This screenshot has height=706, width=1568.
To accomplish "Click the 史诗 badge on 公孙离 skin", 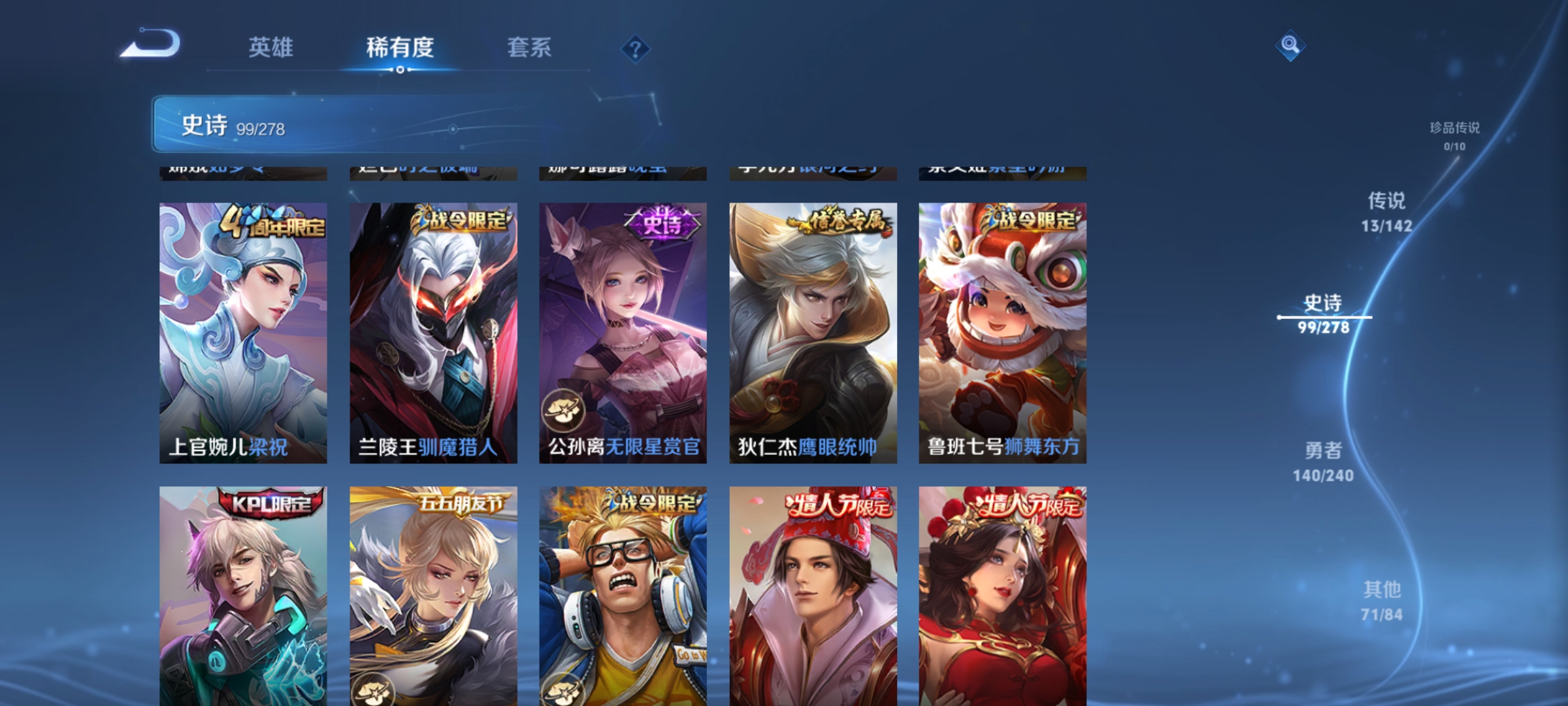I will pyautogui.click(x=662, y=222).
